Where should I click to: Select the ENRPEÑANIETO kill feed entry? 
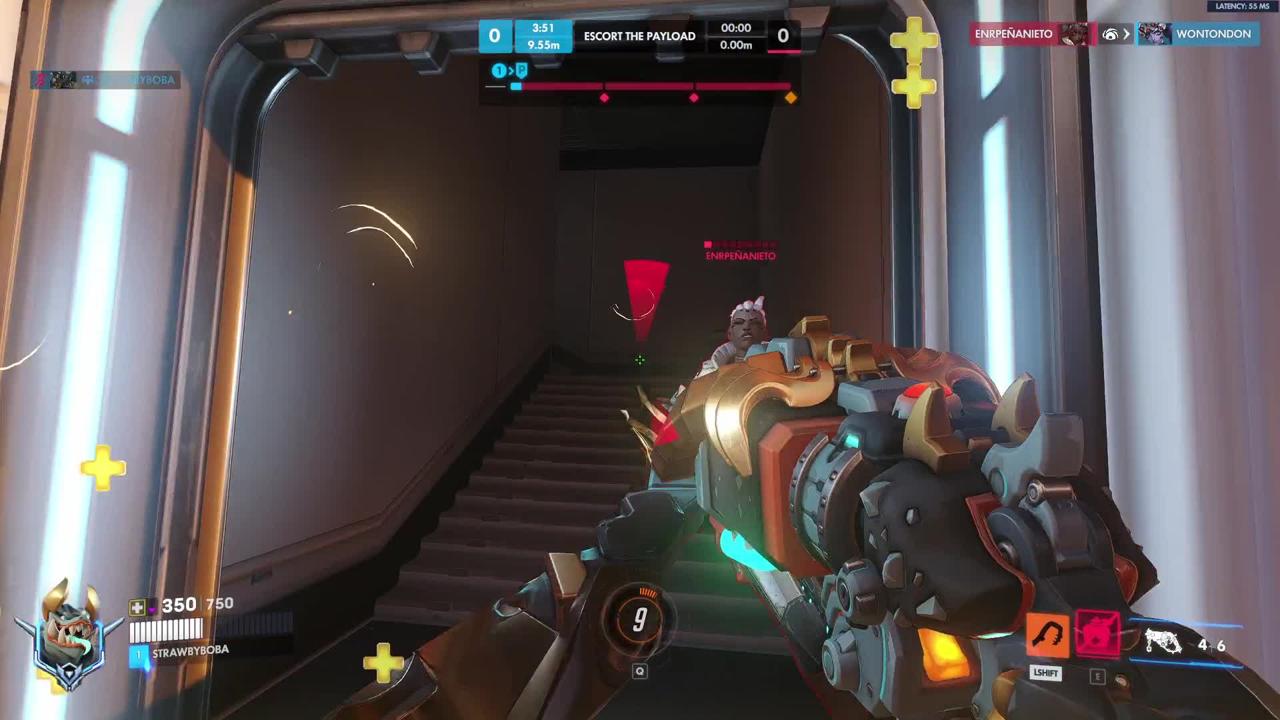1014,34
